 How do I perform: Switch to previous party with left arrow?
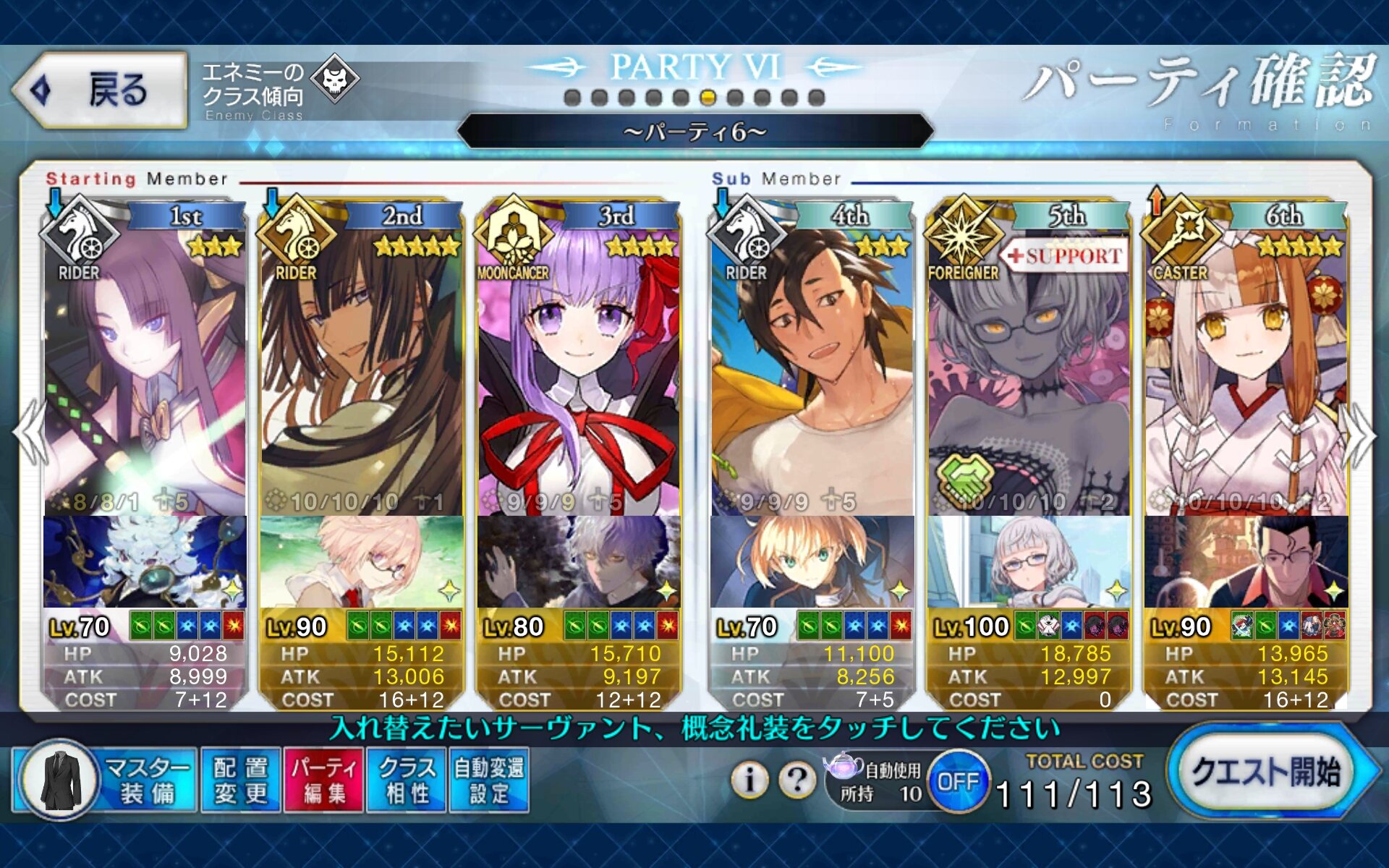[29, 433]
